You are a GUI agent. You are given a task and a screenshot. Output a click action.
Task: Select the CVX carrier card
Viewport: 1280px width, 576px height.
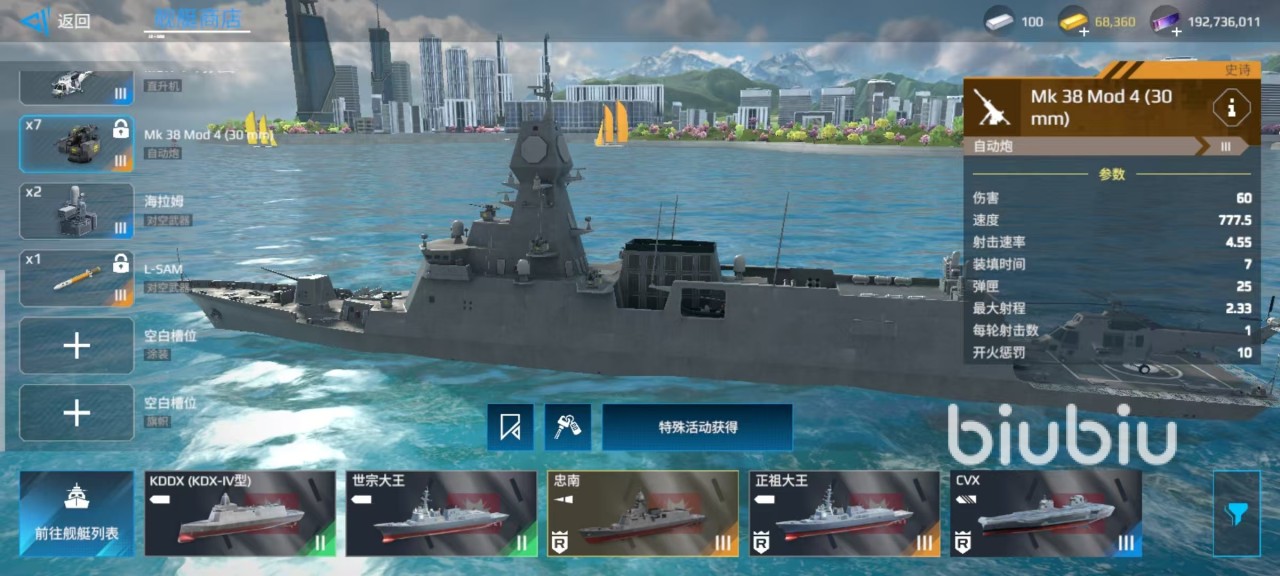coord(1046,514)
